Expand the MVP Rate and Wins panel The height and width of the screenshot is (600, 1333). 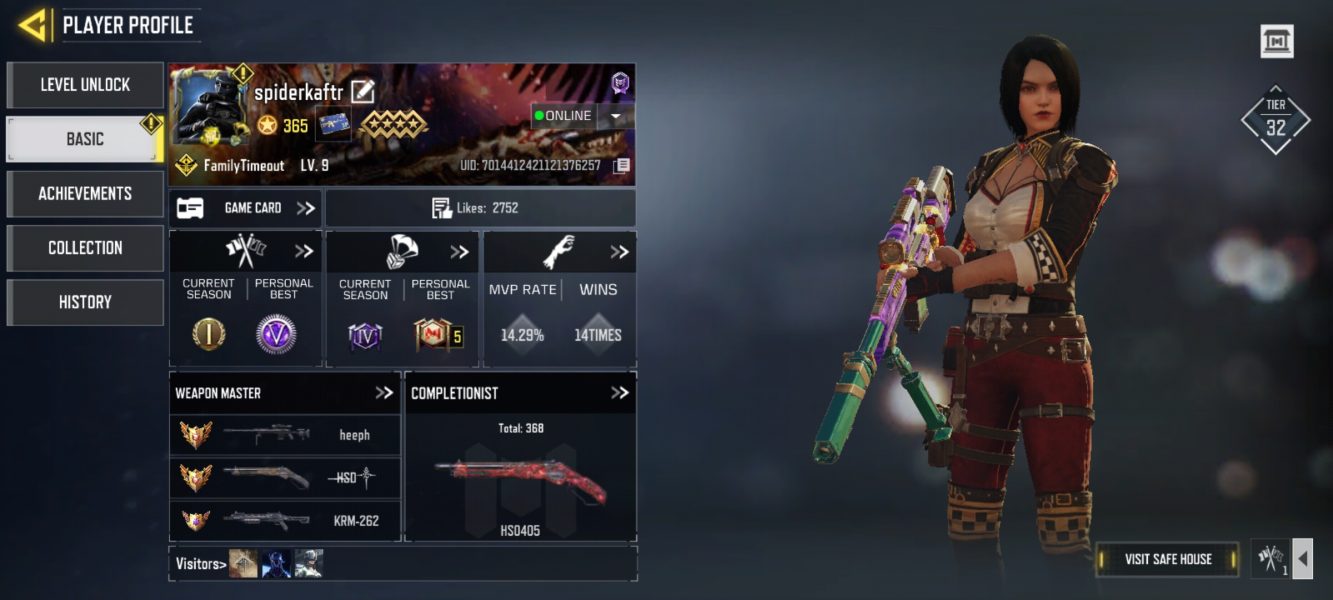coord(619,252)
